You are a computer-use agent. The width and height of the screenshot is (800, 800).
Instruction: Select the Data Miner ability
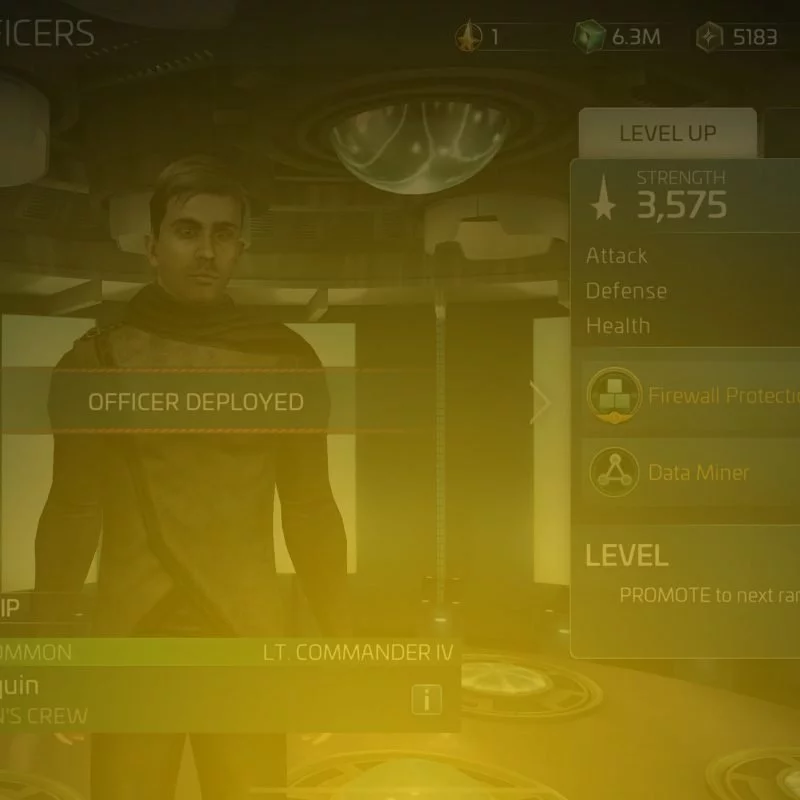coord(692,472)
